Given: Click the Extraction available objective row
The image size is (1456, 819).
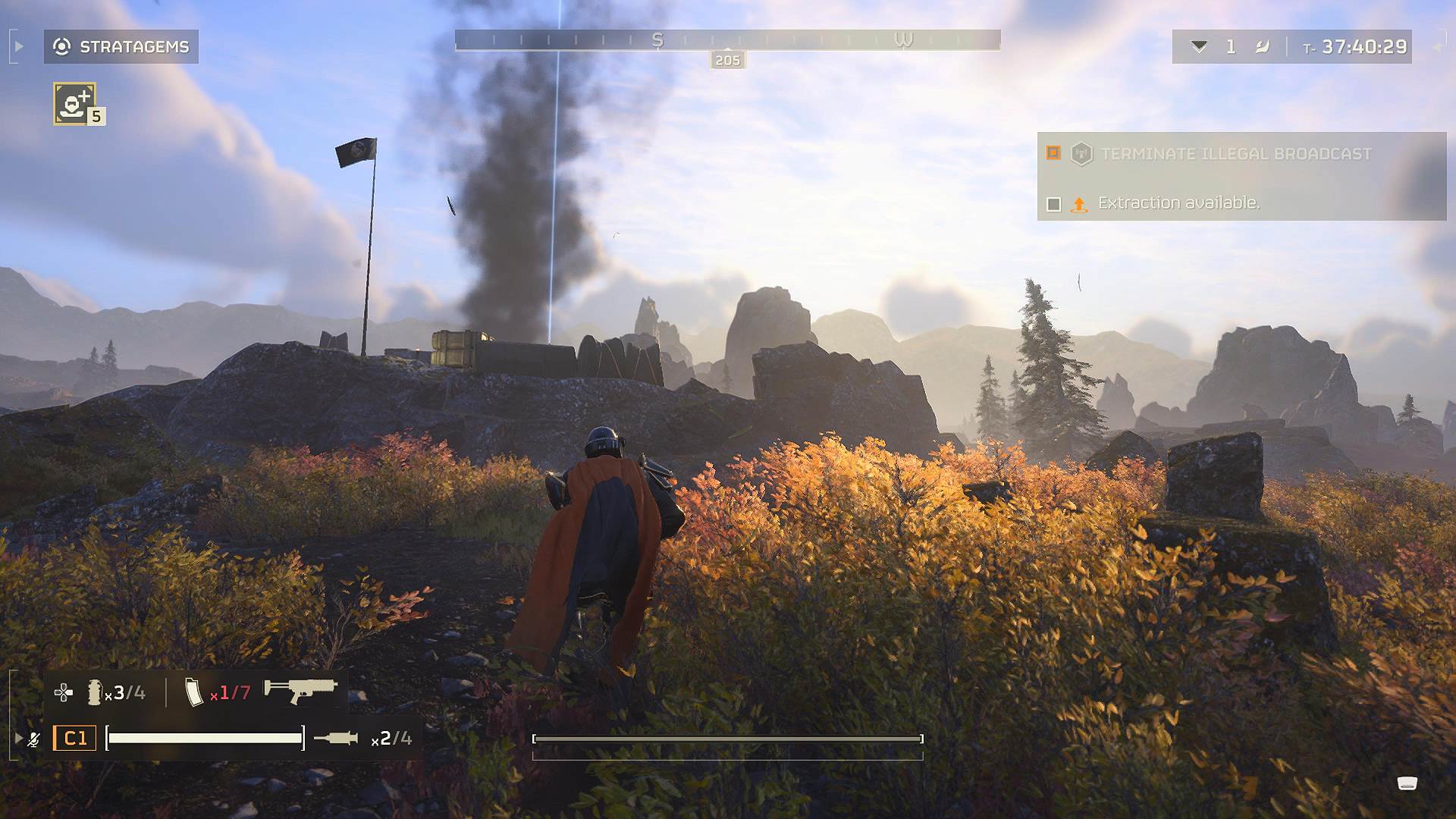Looking at the screenshot, I should click(x=1178, y=203).
